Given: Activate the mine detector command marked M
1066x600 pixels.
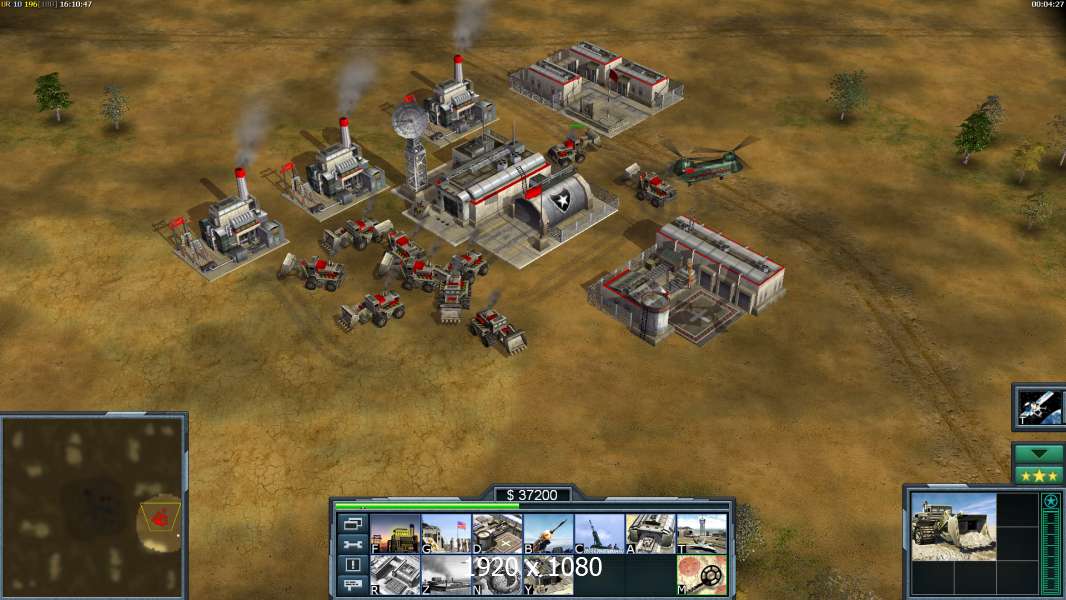Looking at the screenshot, I should click(701, 575).
